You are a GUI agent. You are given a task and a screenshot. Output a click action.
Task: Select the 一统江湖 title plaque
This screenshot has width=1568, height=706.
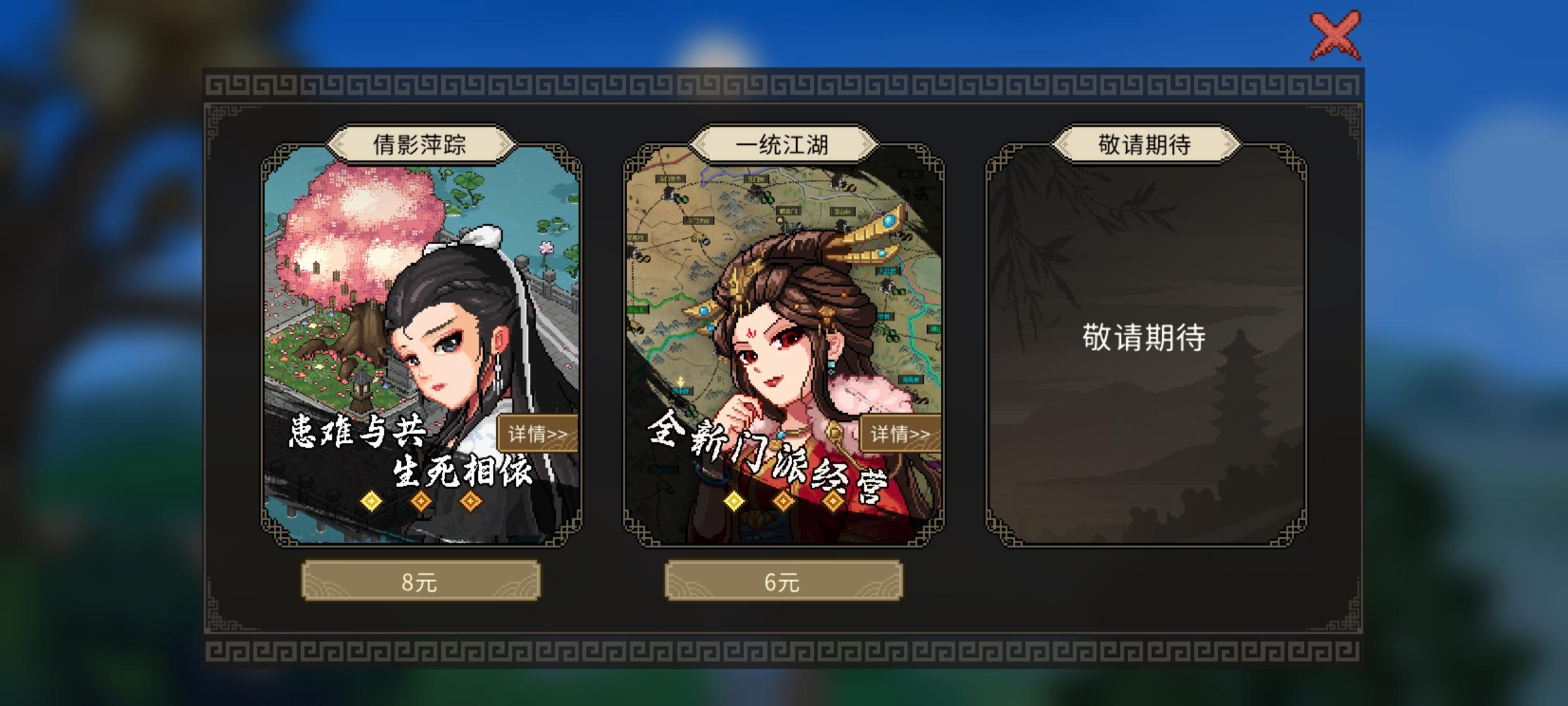pyautogui.click(x=784, y=144)
